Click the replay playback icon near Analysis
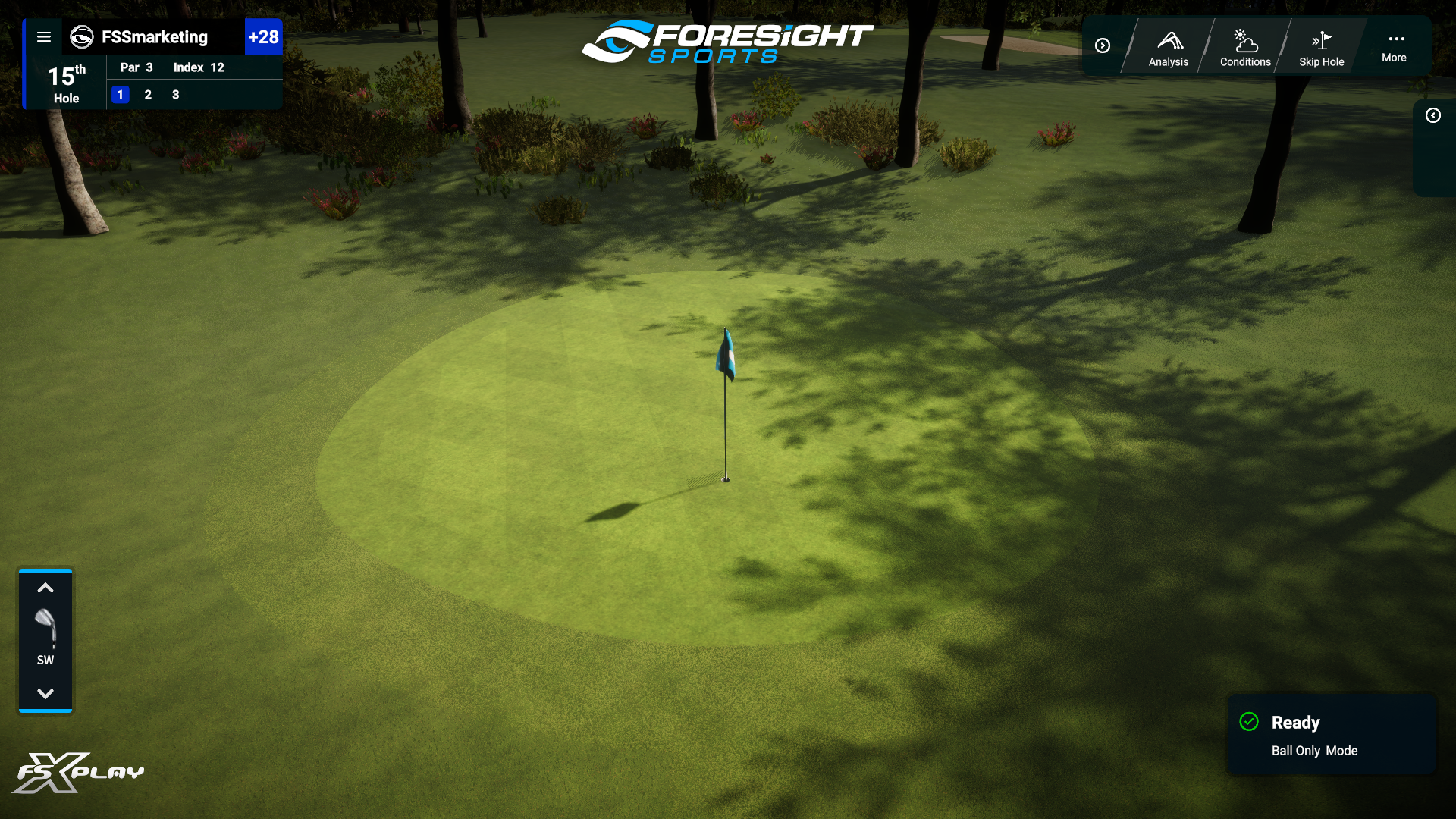This screenshot has width=1456, height=819. (1103, 45)
